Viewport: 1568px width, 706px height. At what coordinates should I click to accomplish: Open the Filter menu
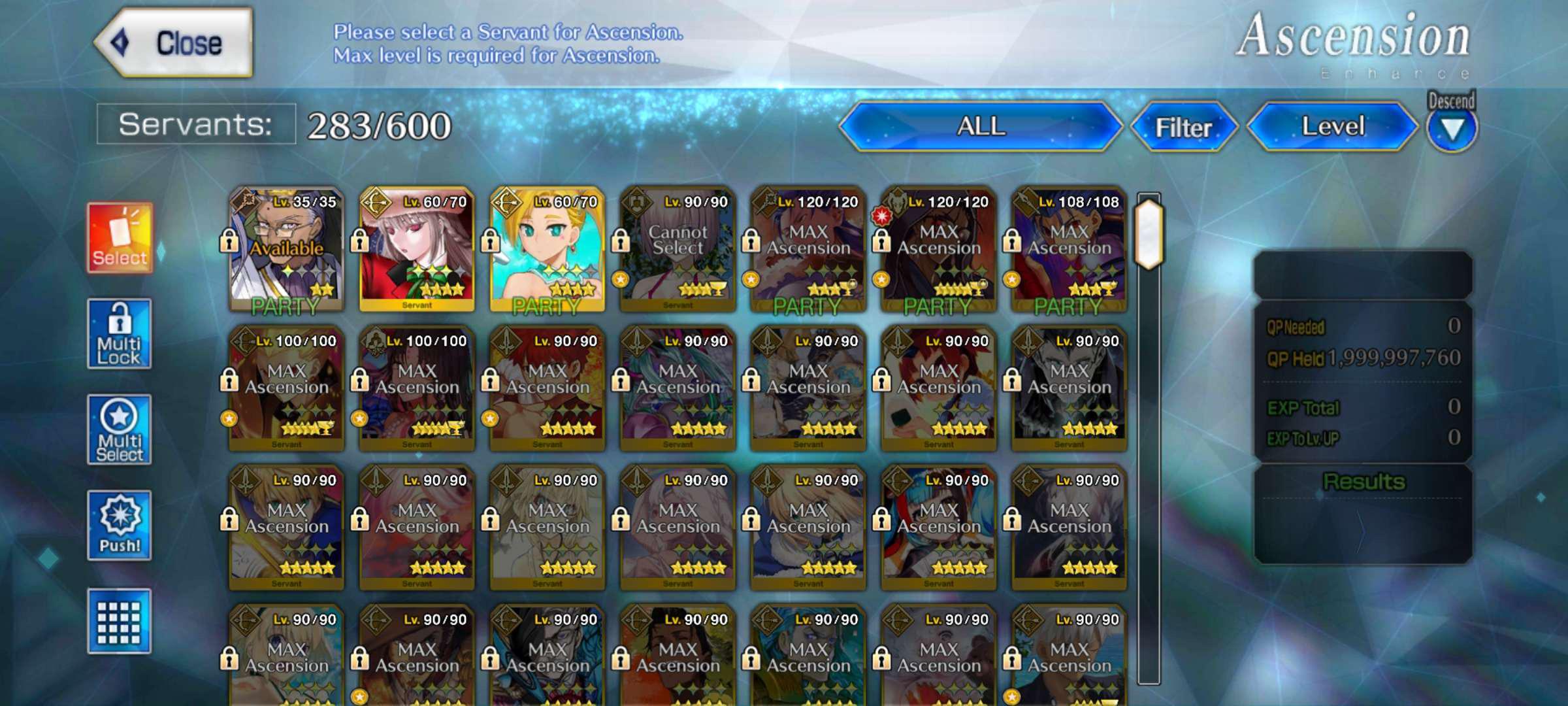pos(1185,128)
